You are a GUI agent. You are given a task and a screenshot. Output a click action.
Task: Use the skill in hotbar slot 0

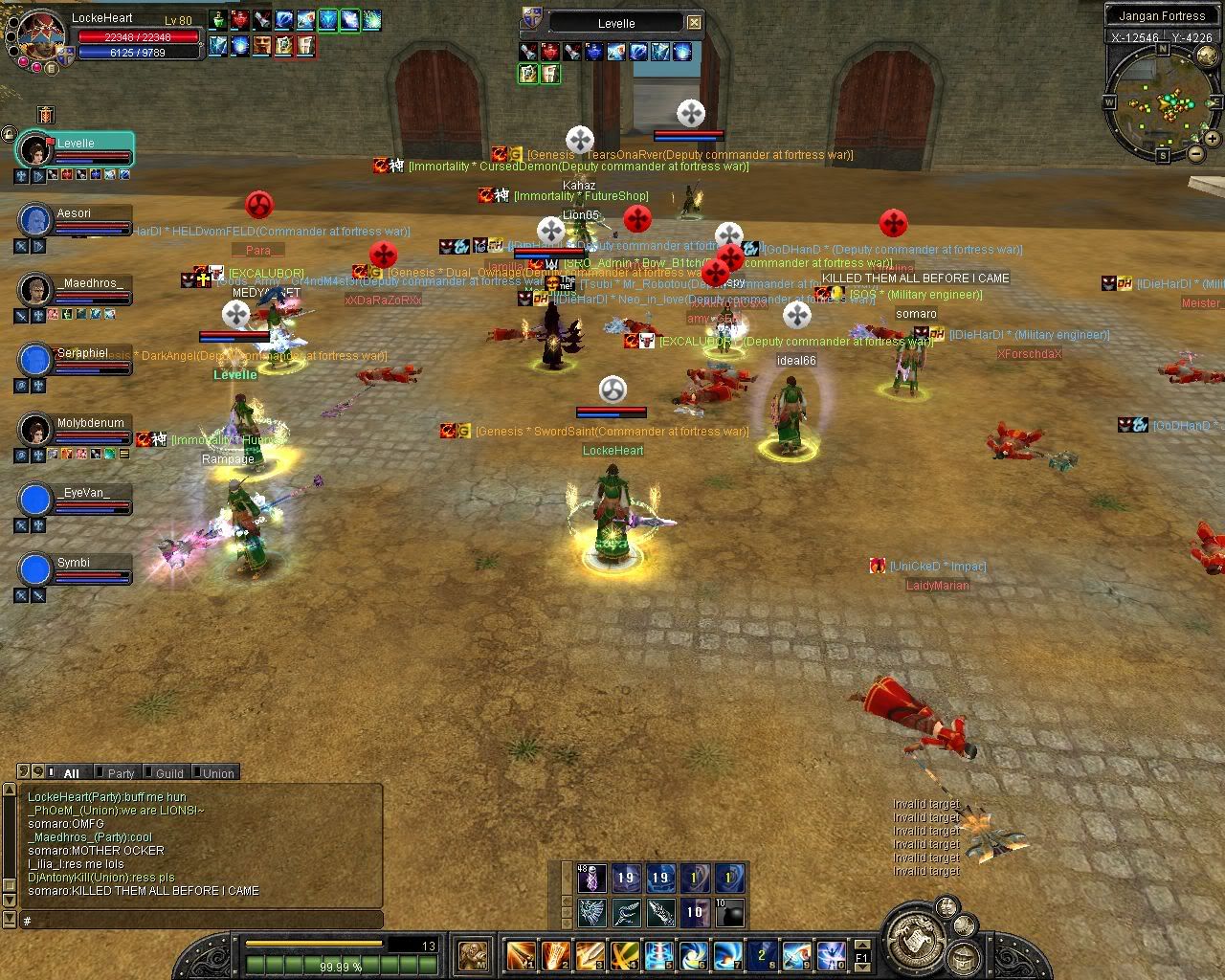pyautogui.click(x=831, y=954)
